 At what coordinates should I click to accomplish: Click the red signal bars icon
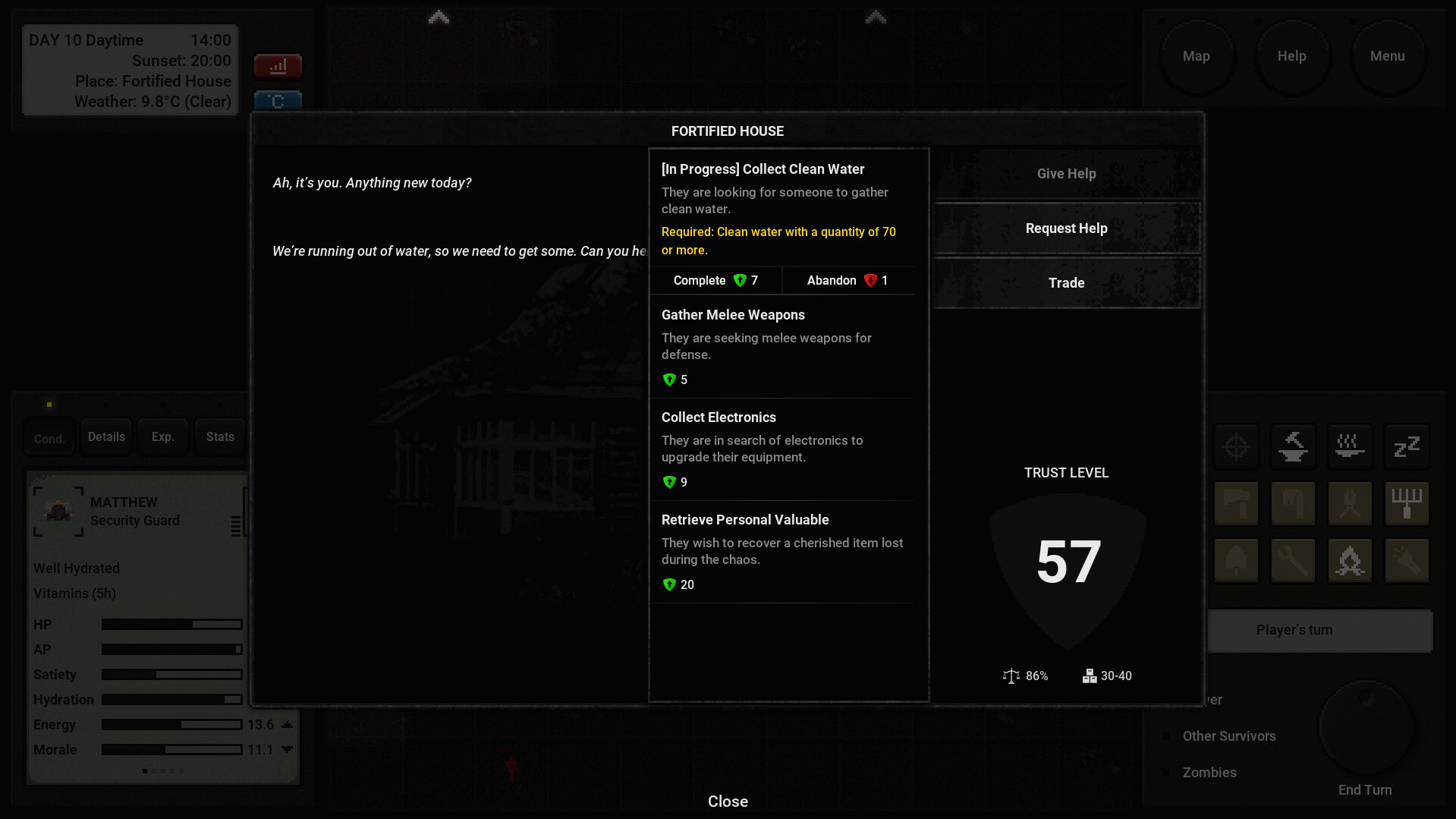coord(278,67)
